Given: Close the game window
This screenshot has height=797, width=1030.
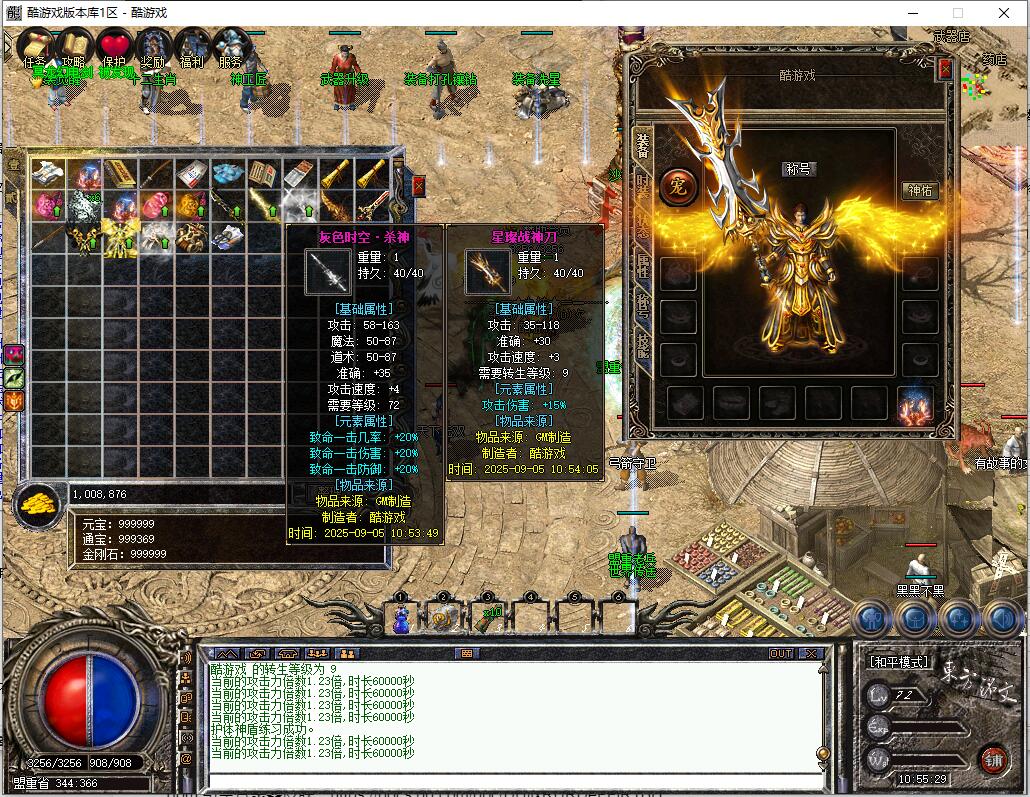Looking at the screenshot, I should tap(1004, 13).
